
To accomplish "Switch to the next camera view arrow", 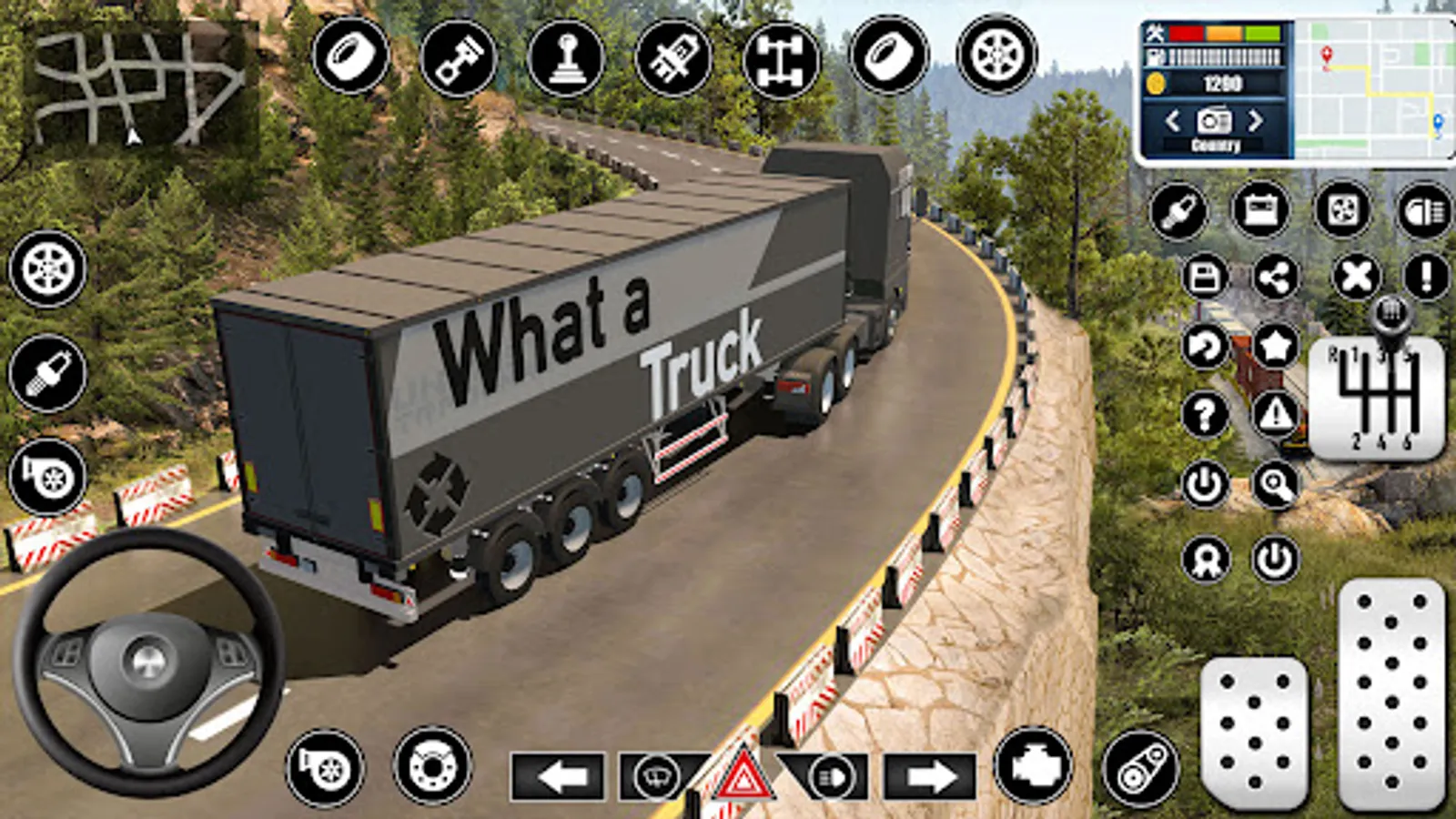I will click(x=1256, y=120).
